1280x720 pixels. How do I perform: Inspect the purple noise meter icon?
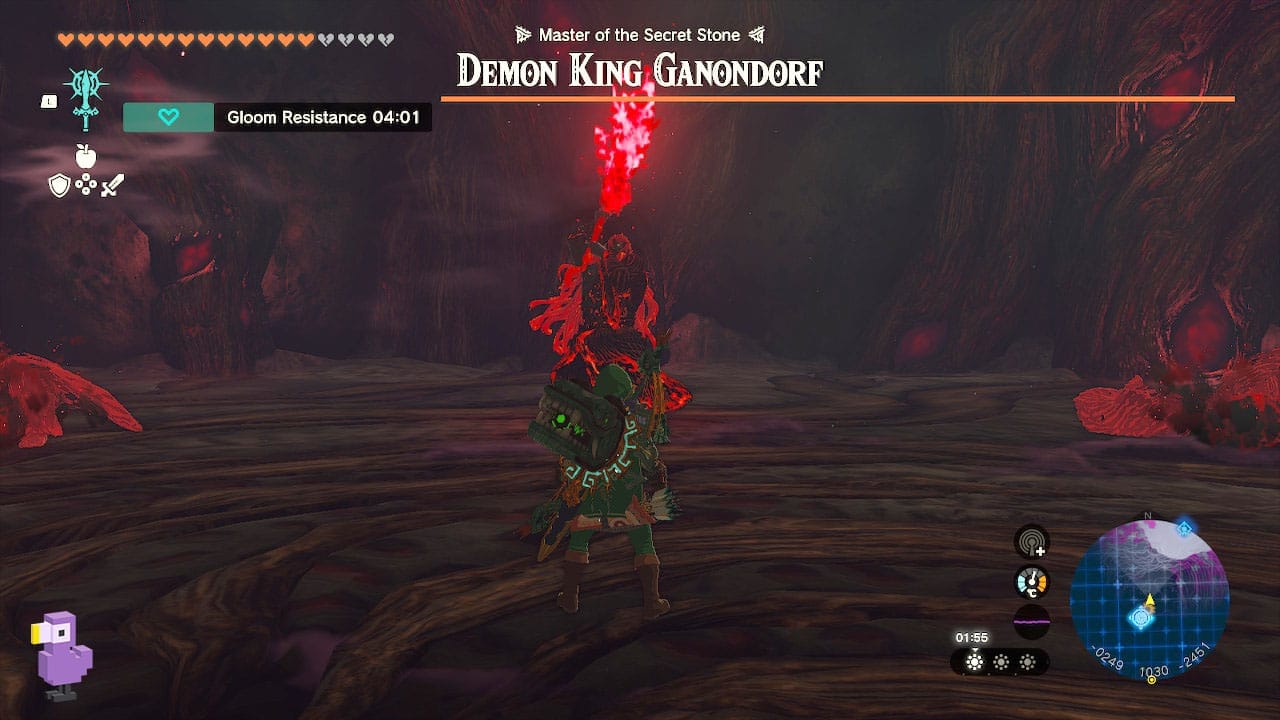pyautogui.click(x=1032, y=621)
